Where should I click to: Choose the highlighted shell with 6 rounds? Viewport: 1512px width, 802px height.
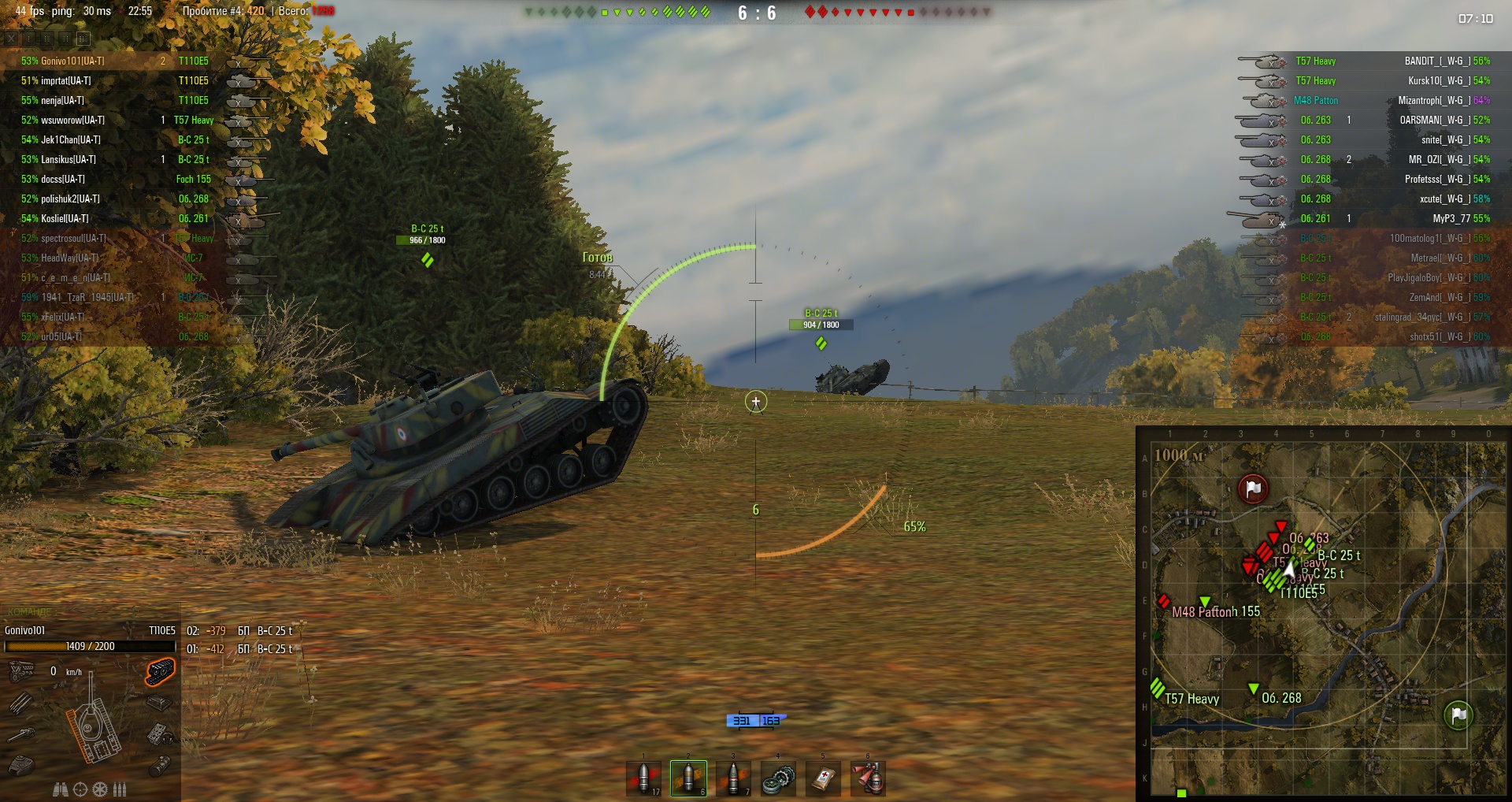pos(688,778)
